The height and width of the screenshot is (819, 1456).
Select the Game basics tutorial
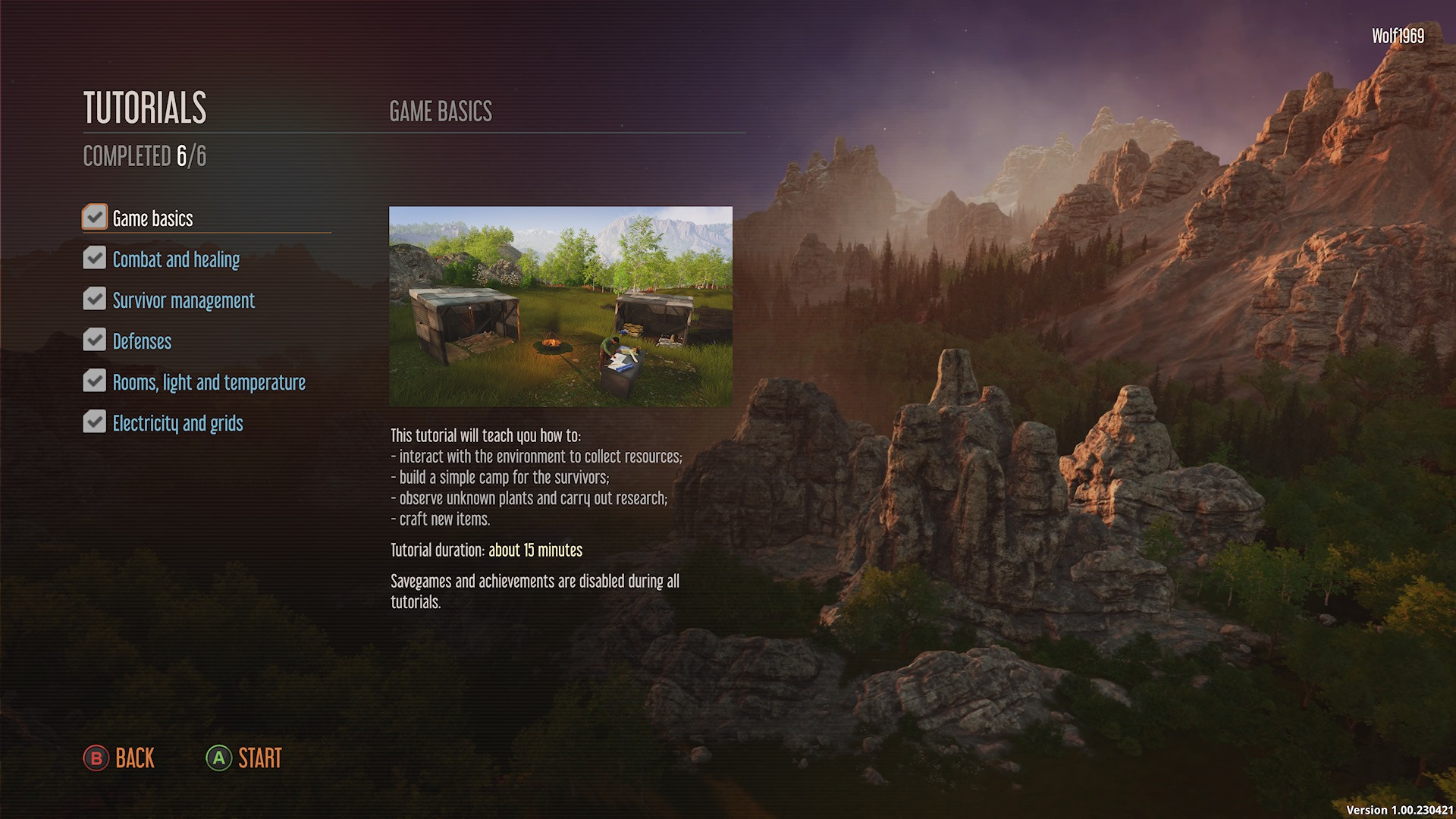coord(152,218)
